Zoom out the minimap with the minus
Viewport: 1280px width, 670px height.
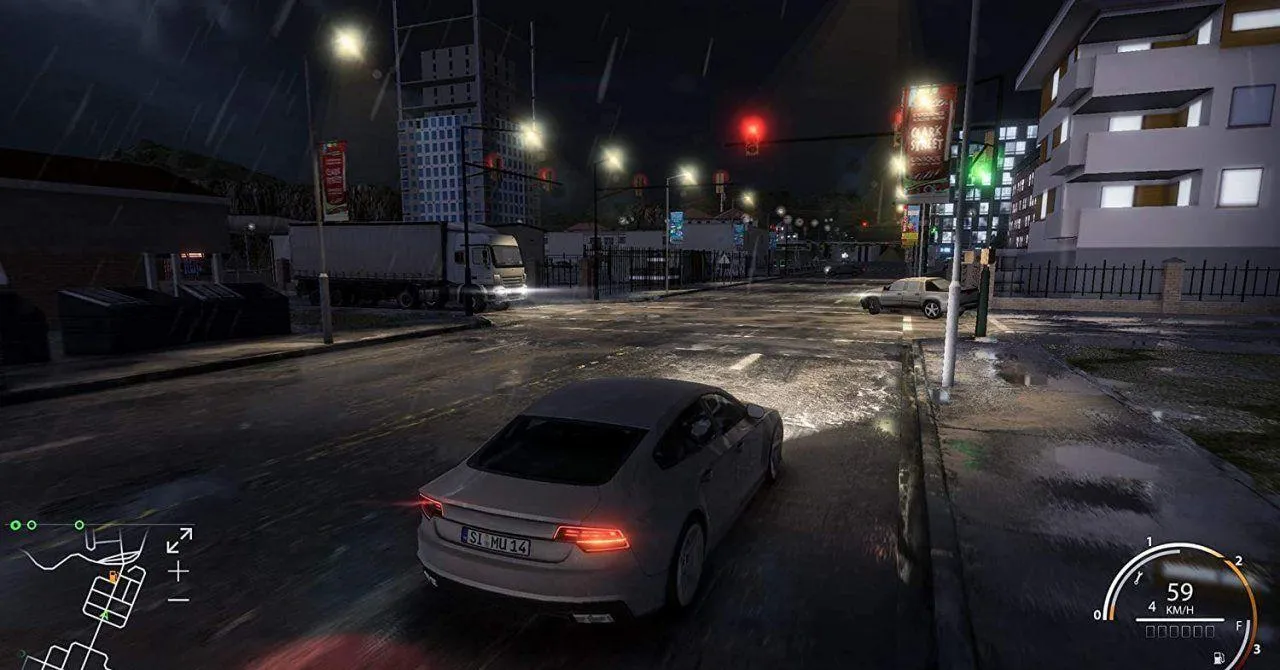tap(178, 599)
